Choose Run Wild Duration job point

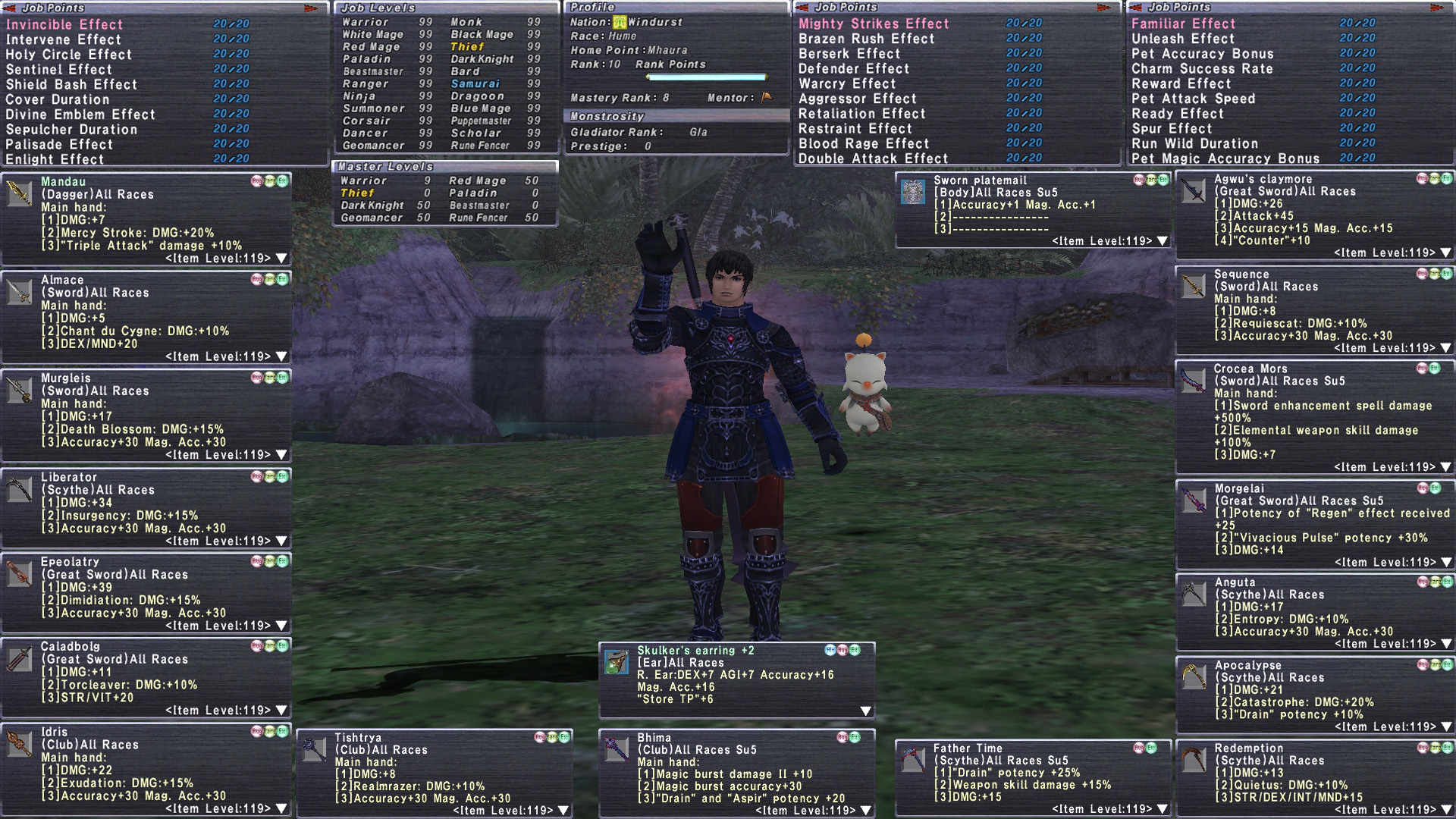[x=1194, y=143]
